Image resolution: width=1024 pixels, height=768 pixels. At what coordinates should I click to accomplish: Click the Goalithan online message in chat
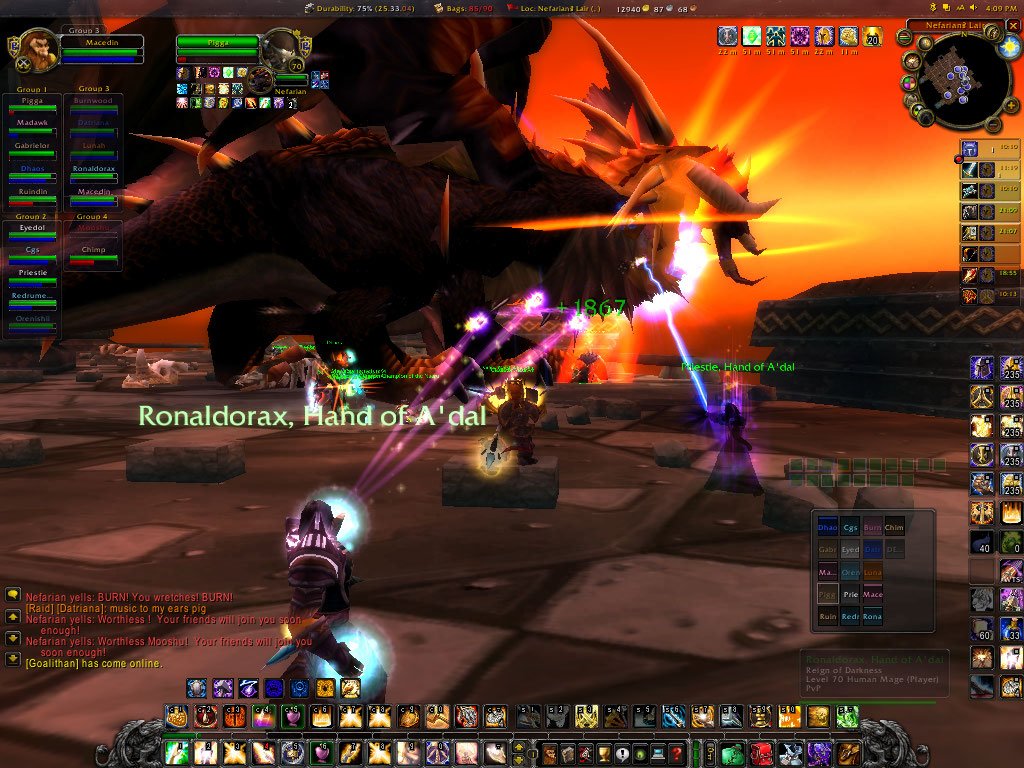tap(93, 663)
